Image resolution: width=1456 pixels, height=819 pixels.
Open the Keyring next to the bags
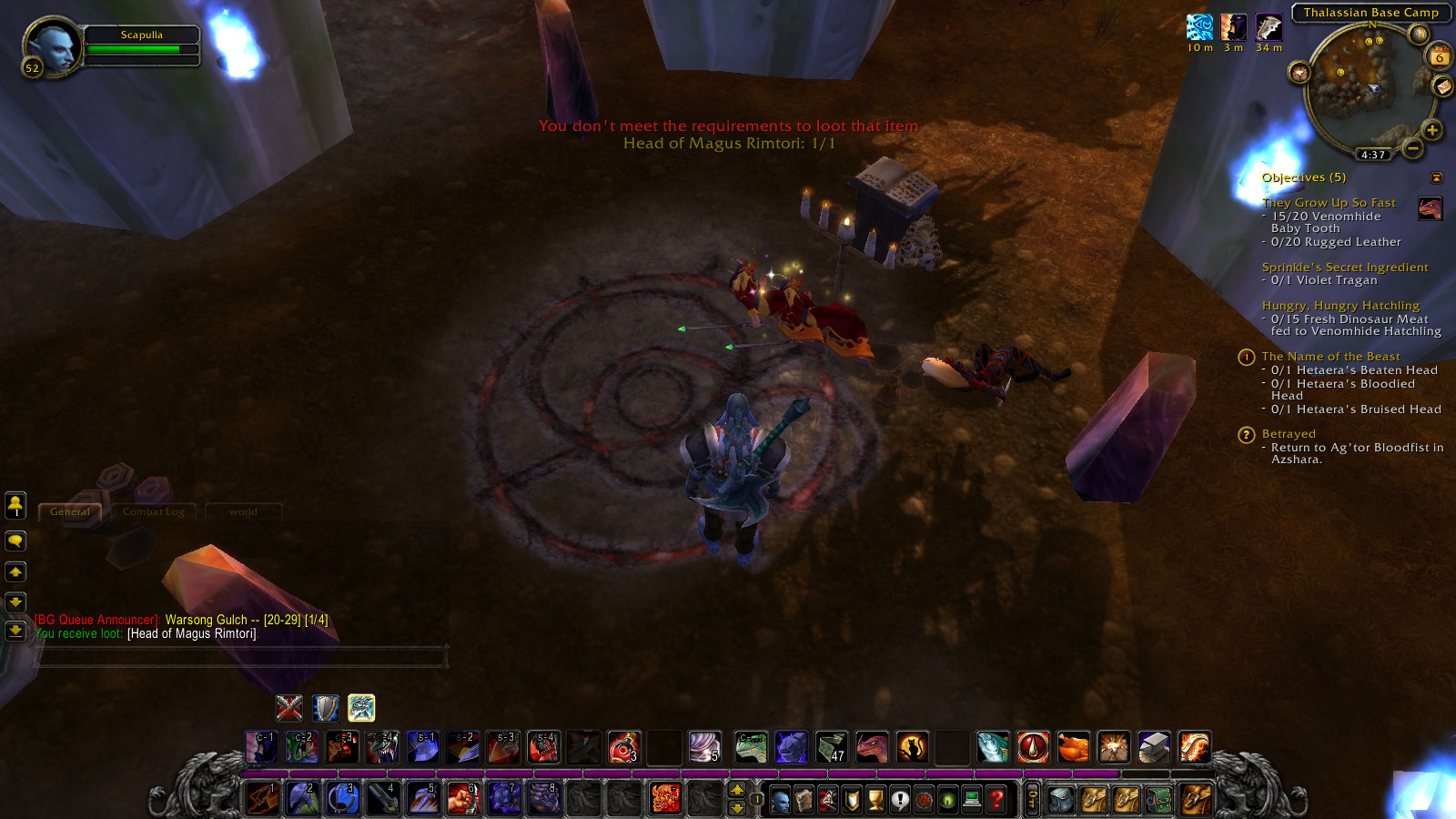click(x=1033, y=799)
